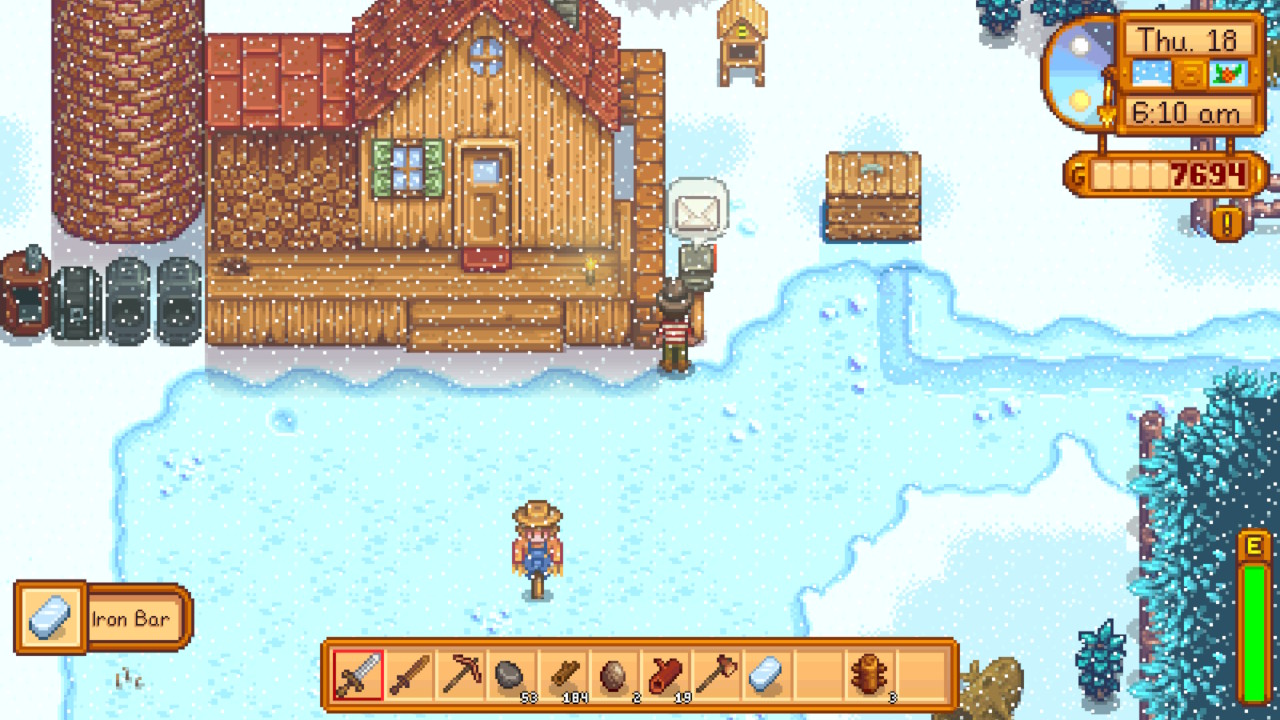Screen dimensions: 1280x720
Task: Select the steel sword in the hotbar
Action: (358, 675)
